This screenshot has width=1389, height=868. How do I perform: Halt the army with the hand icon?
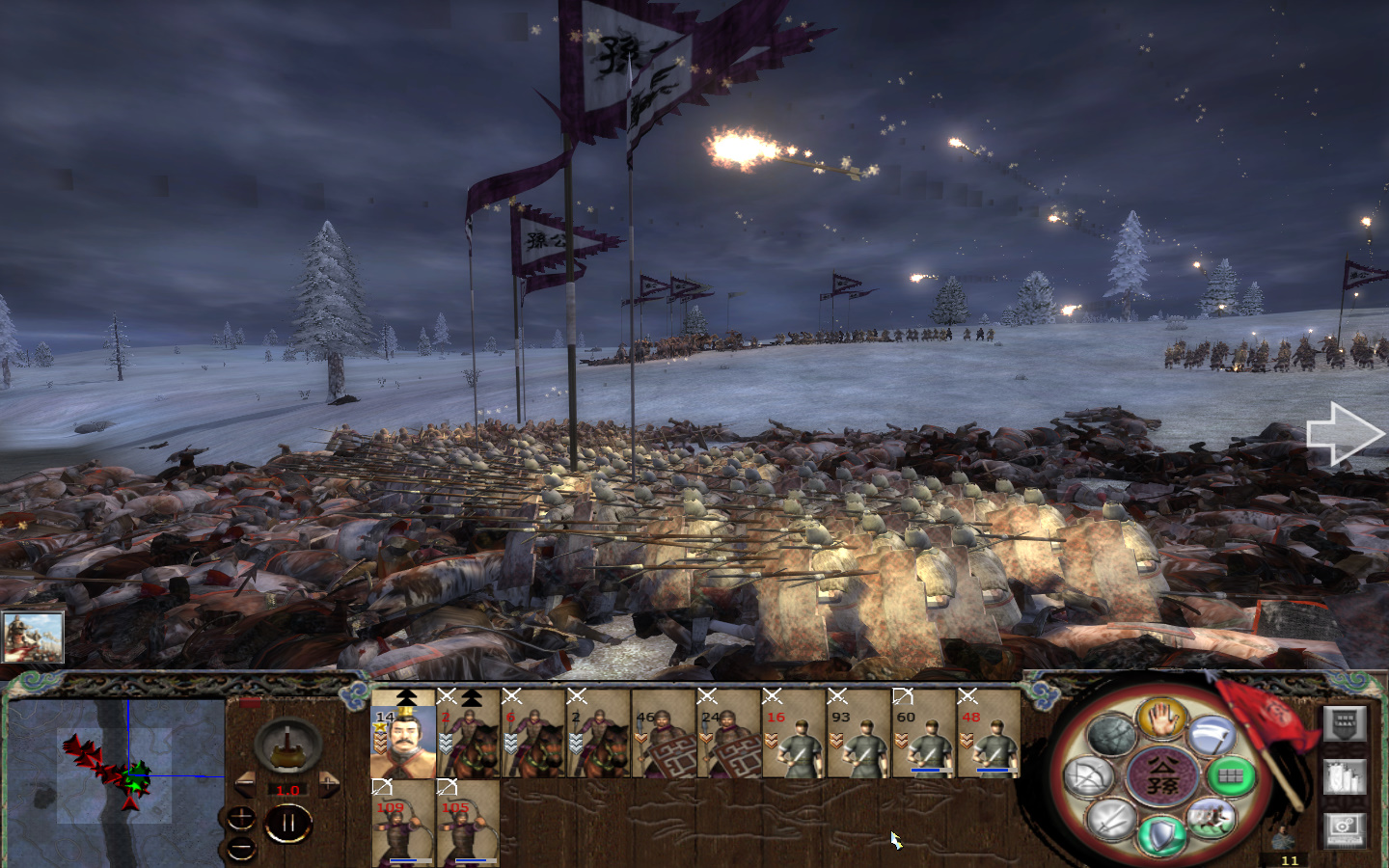coord(1161,720)
